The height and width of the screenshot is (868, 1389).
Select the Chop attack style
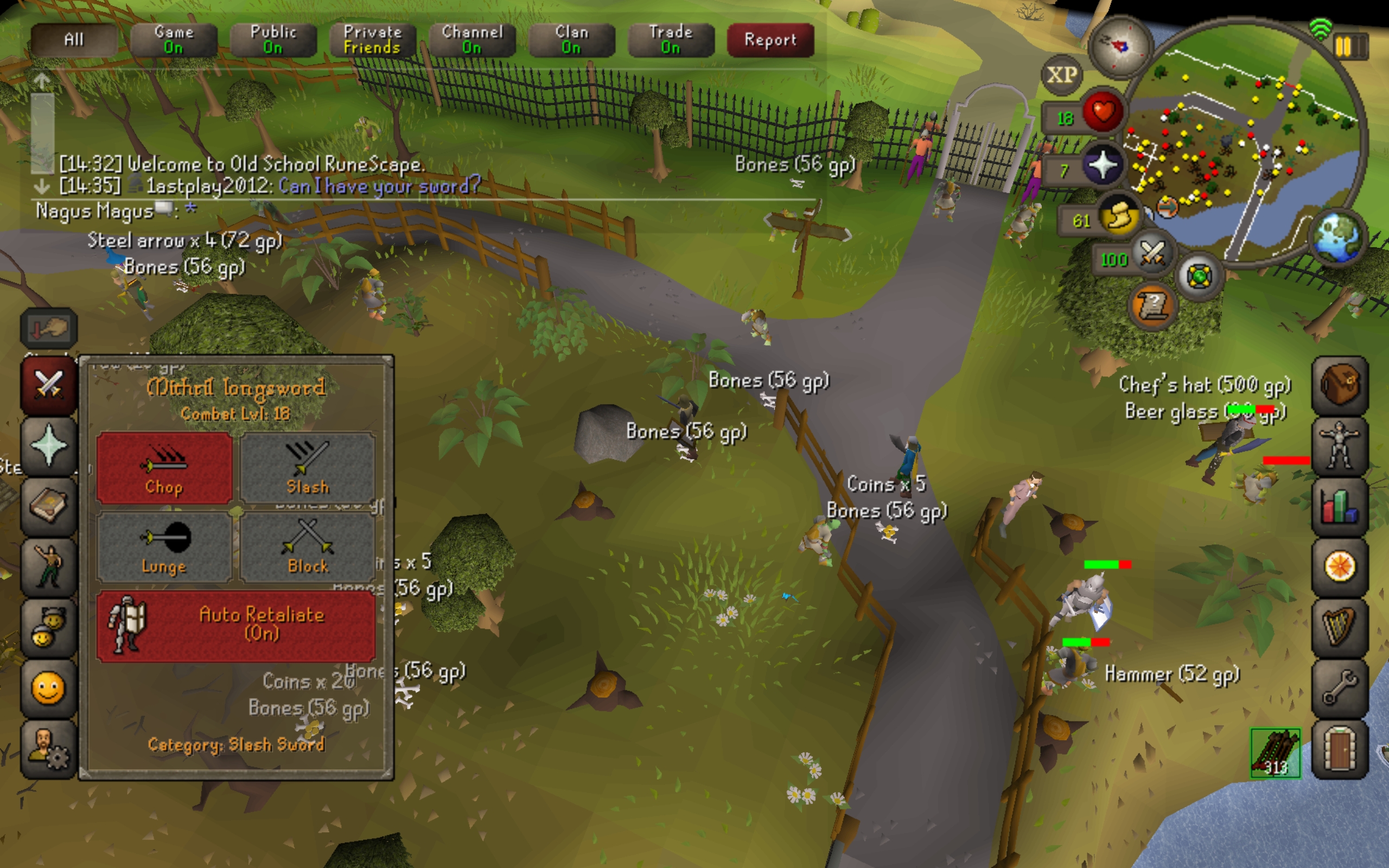(164, 468)
